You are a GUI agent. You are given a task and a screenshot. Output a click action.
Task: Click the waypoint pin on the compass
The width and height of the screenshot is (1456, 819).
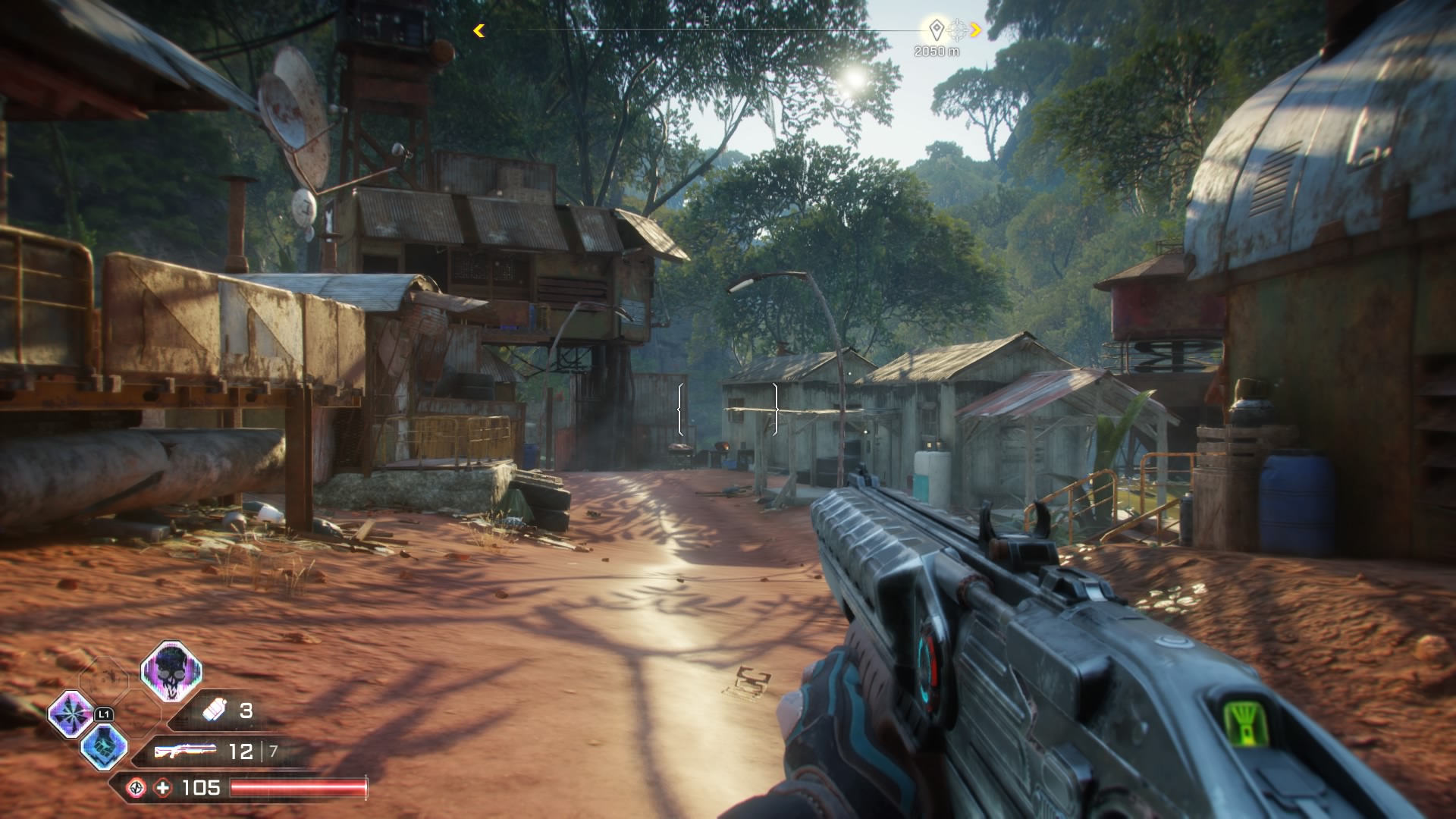tap(937, 30)
